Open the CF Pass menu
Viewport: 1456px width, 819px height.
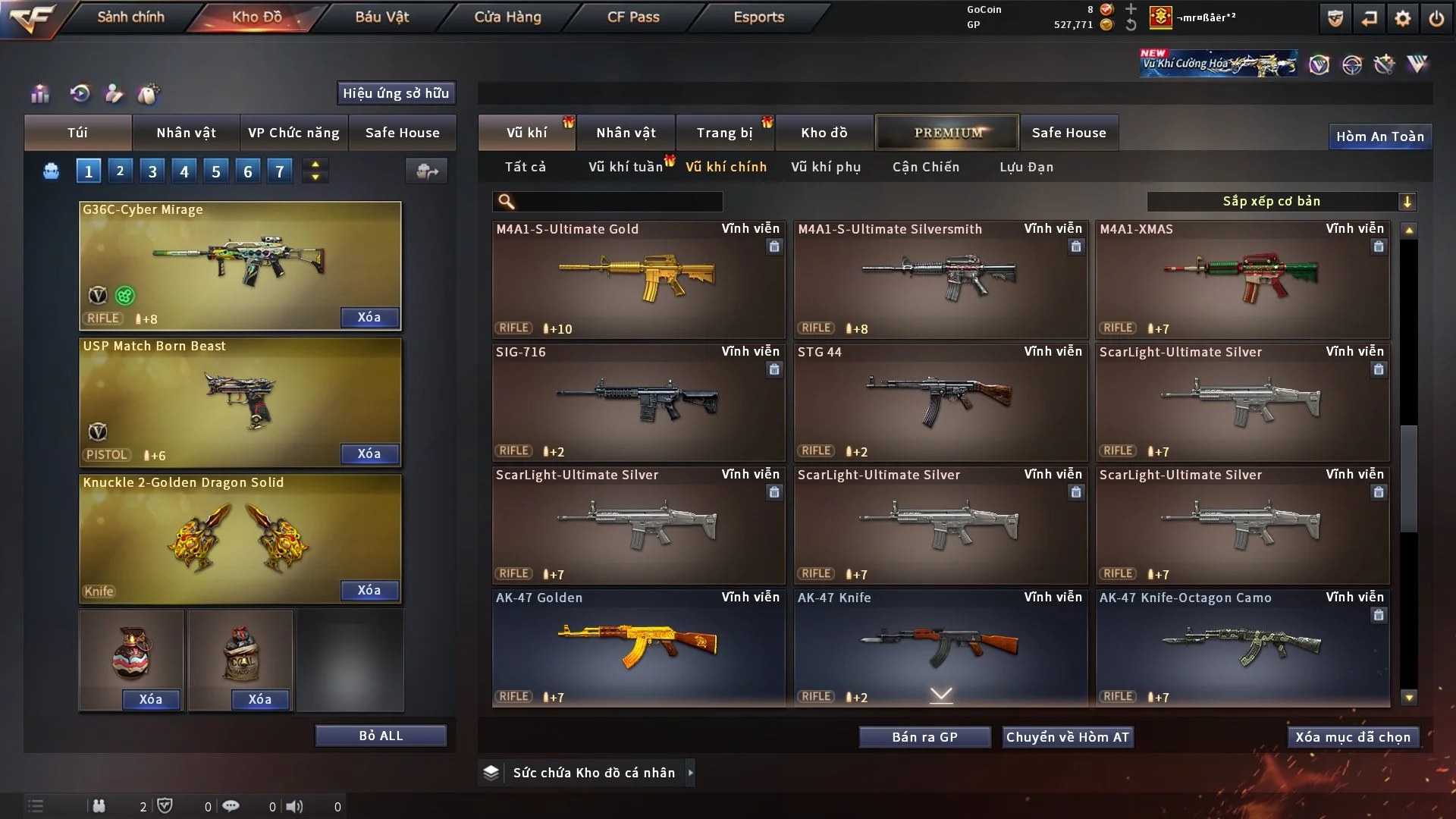[x=633, y=17]
